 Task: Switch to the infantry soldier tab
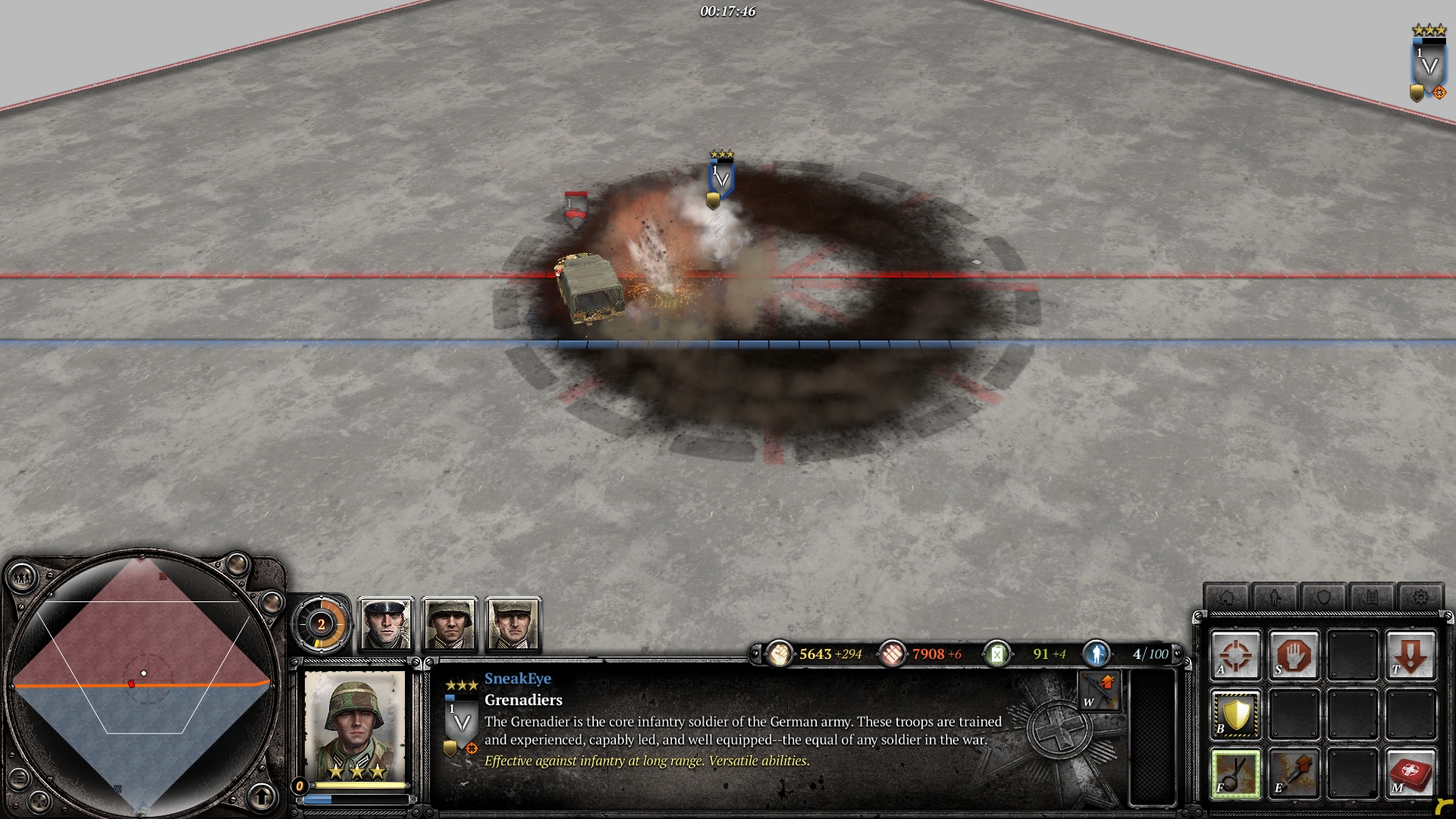1275,597
